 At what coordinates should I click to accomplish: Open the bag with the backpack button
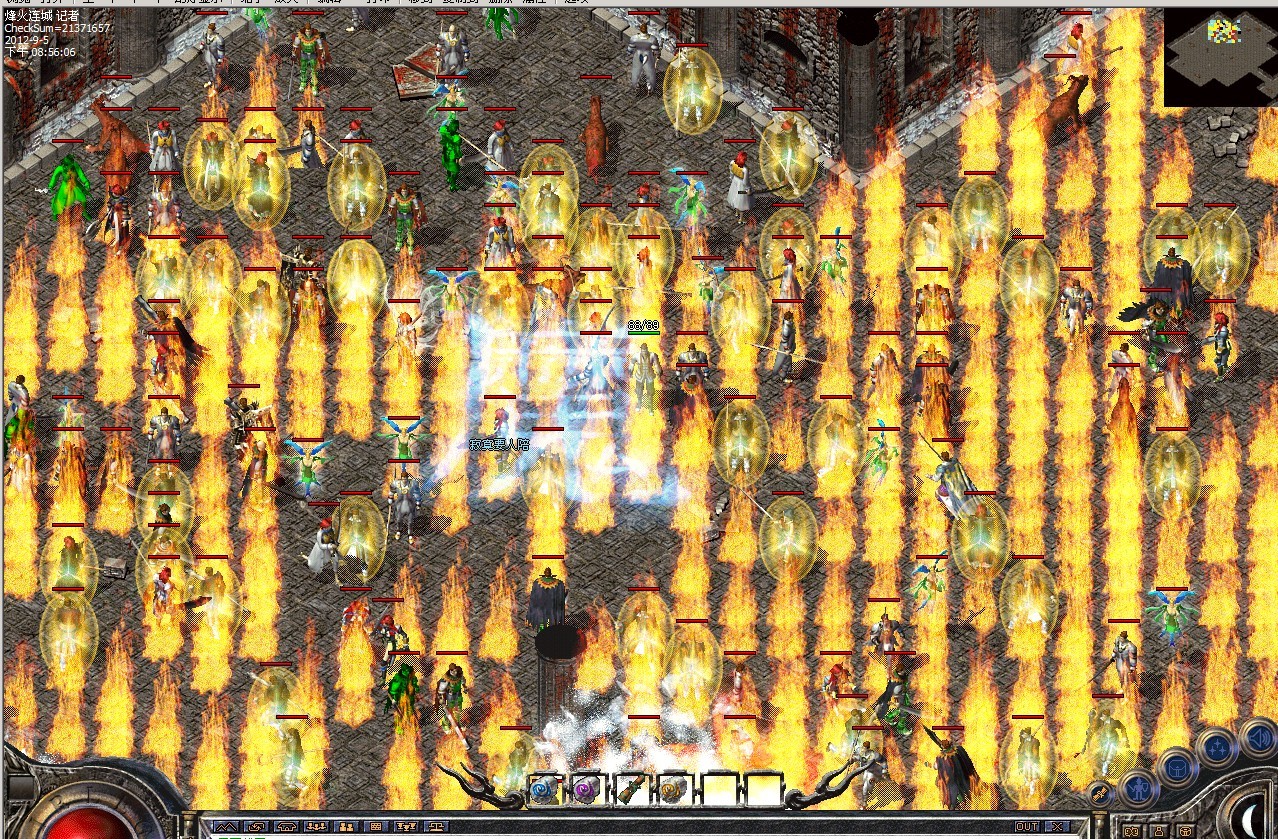tap(1179, 768)
